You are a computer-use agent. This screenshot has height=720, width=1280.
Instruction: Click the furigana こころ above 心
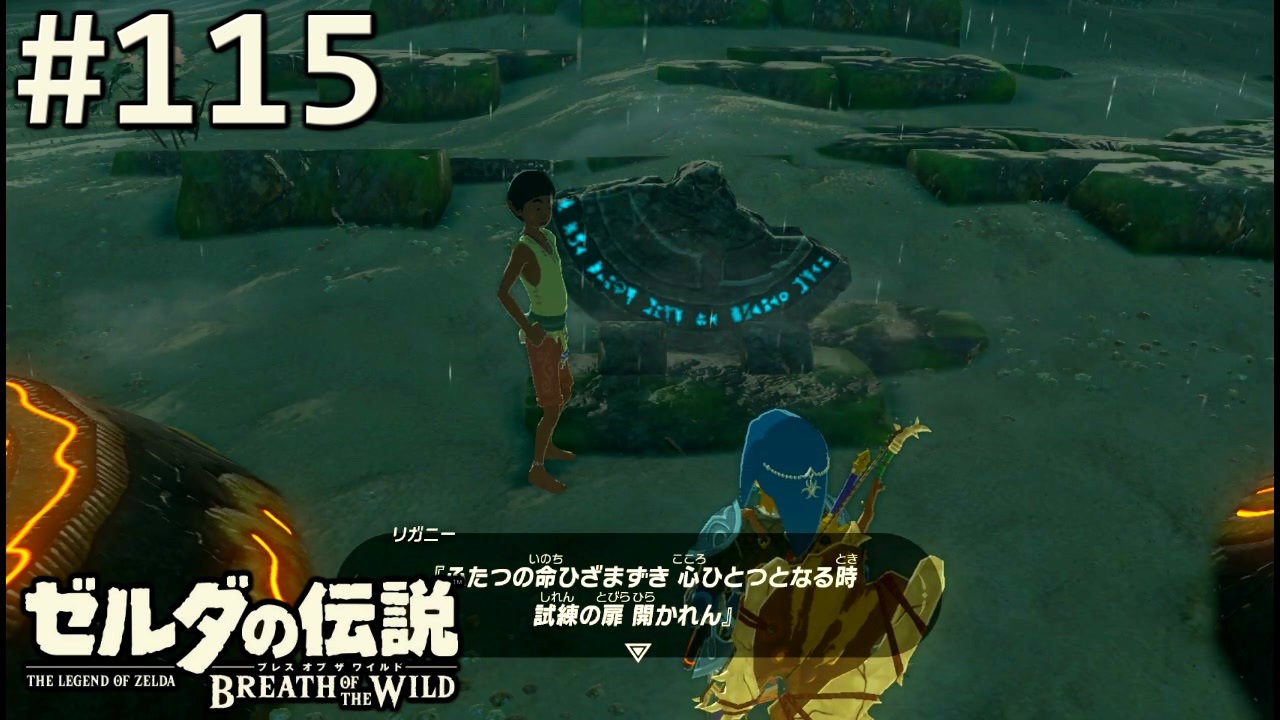(691, 558)
